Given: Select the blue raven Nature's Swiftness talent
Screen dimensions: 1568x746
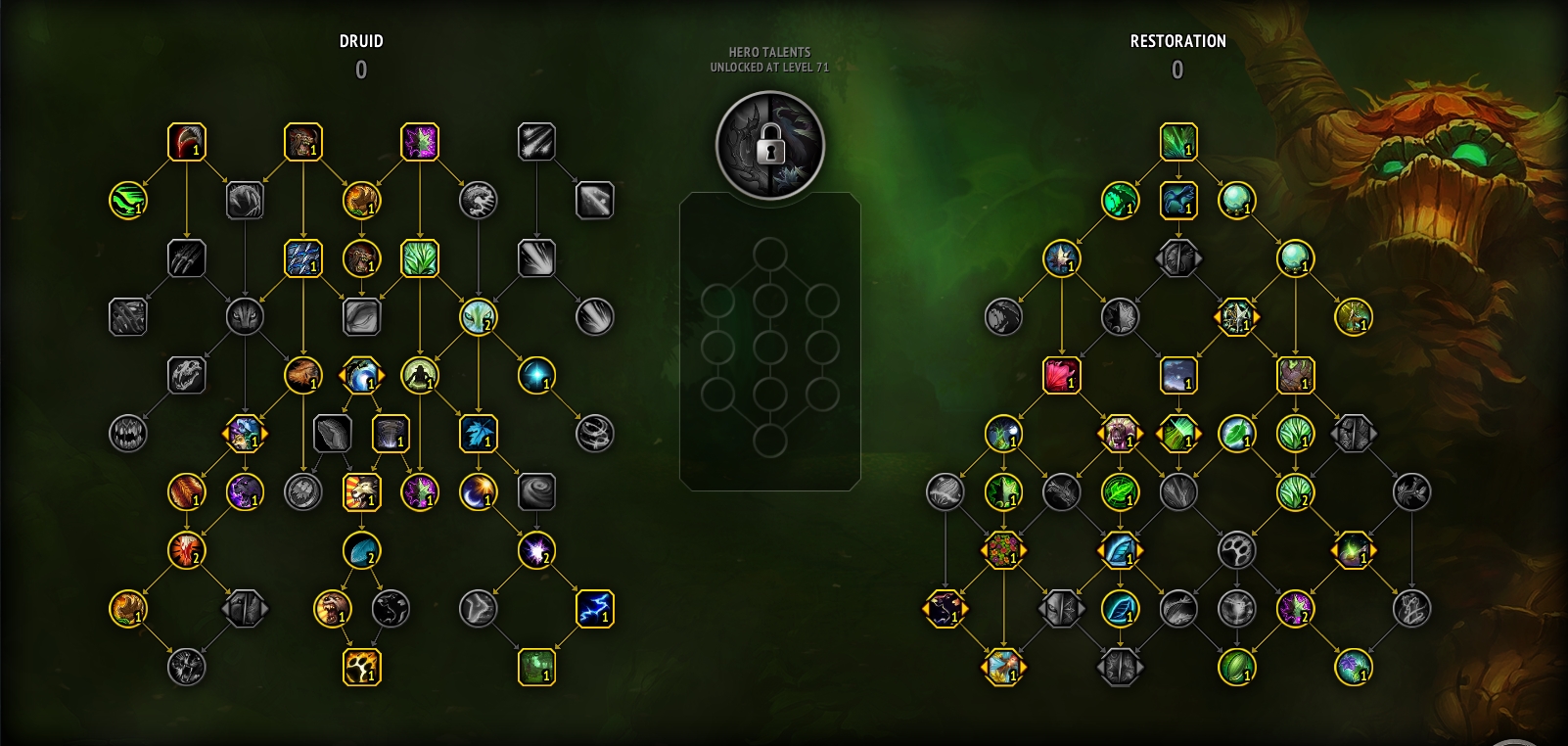Looking at the screenshot, I should pos(1179,201).
